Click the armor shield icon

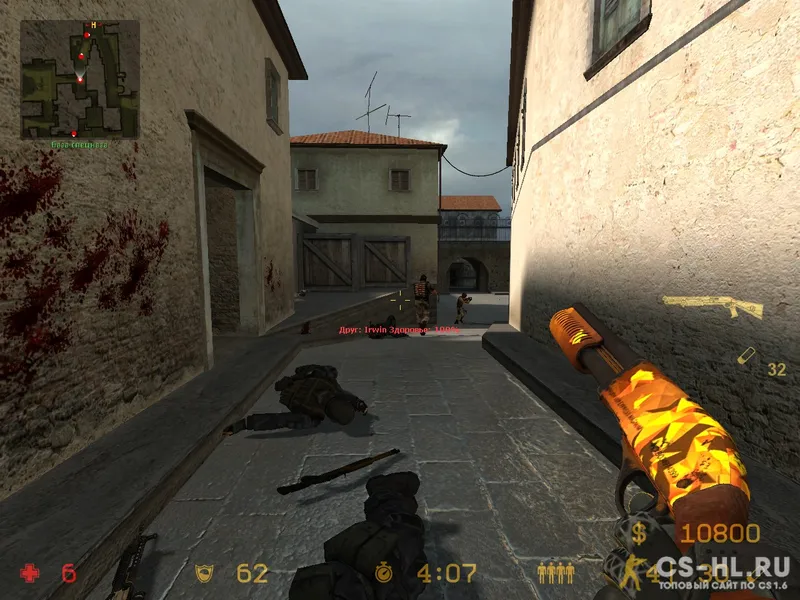(204, 573)
